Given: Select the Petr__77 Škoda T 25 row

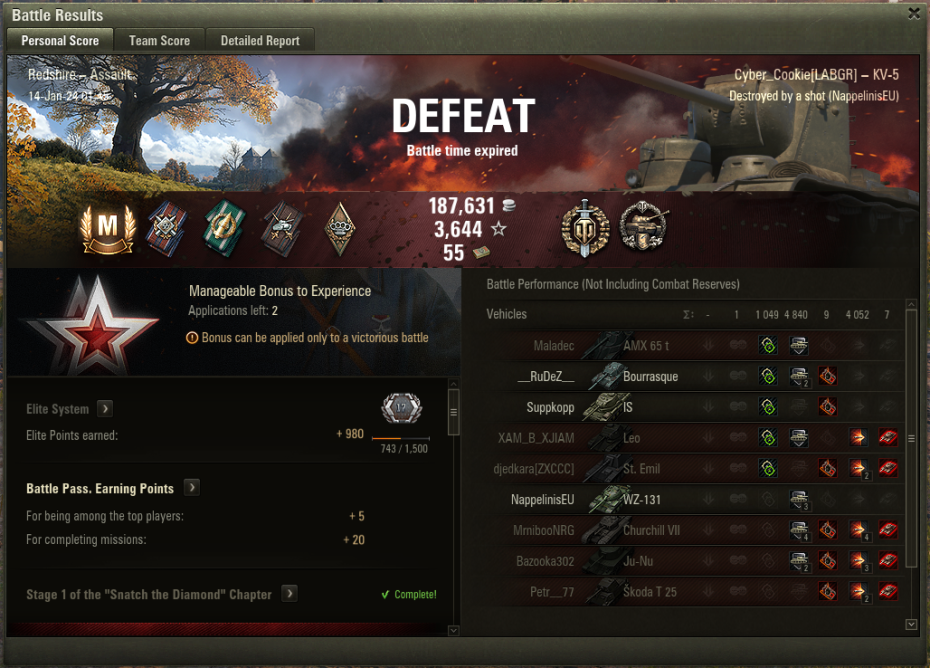Looking at the screenshot, I should click(x=690, y=592).
